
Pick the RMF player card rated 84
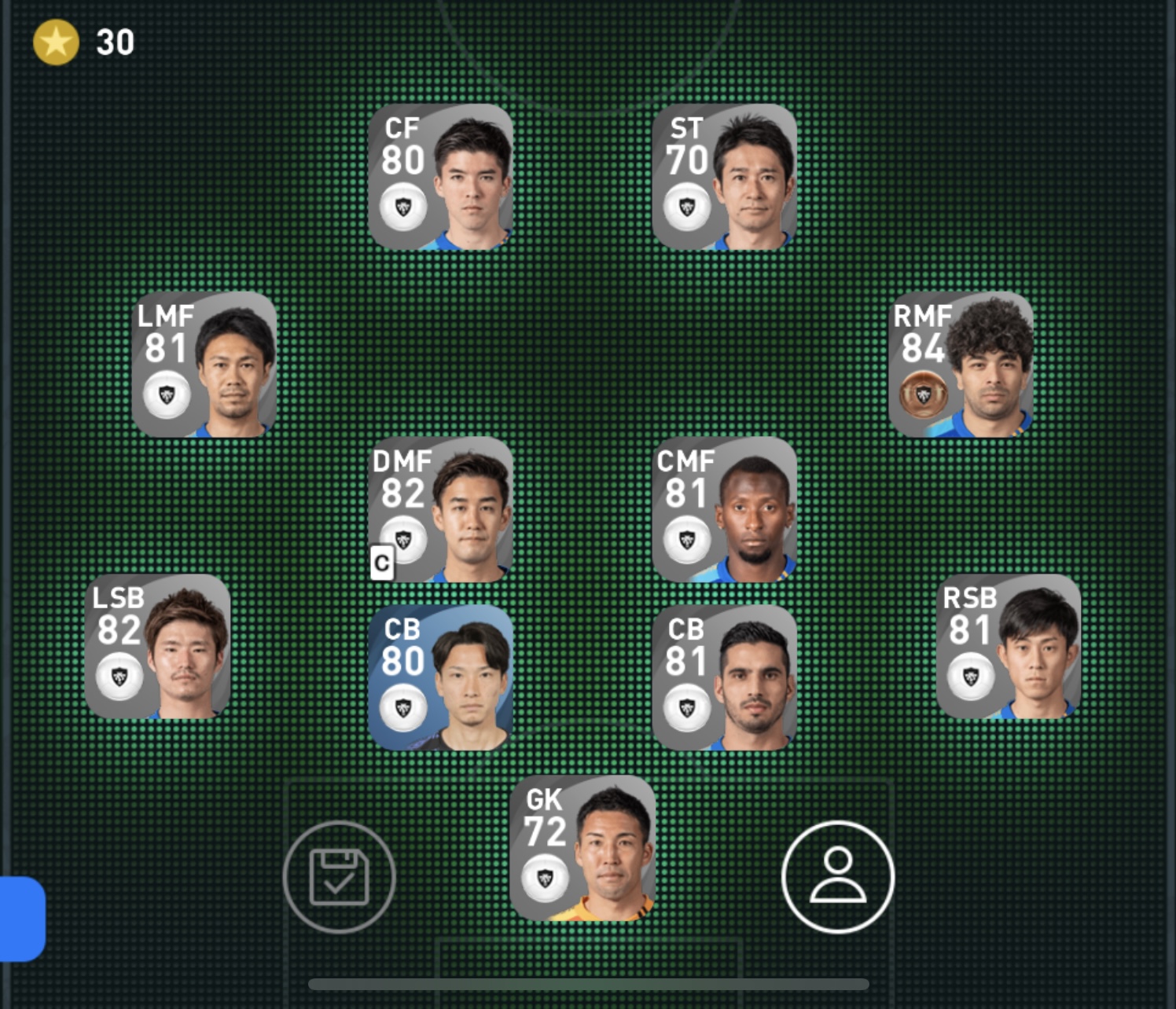click(961, 365)
